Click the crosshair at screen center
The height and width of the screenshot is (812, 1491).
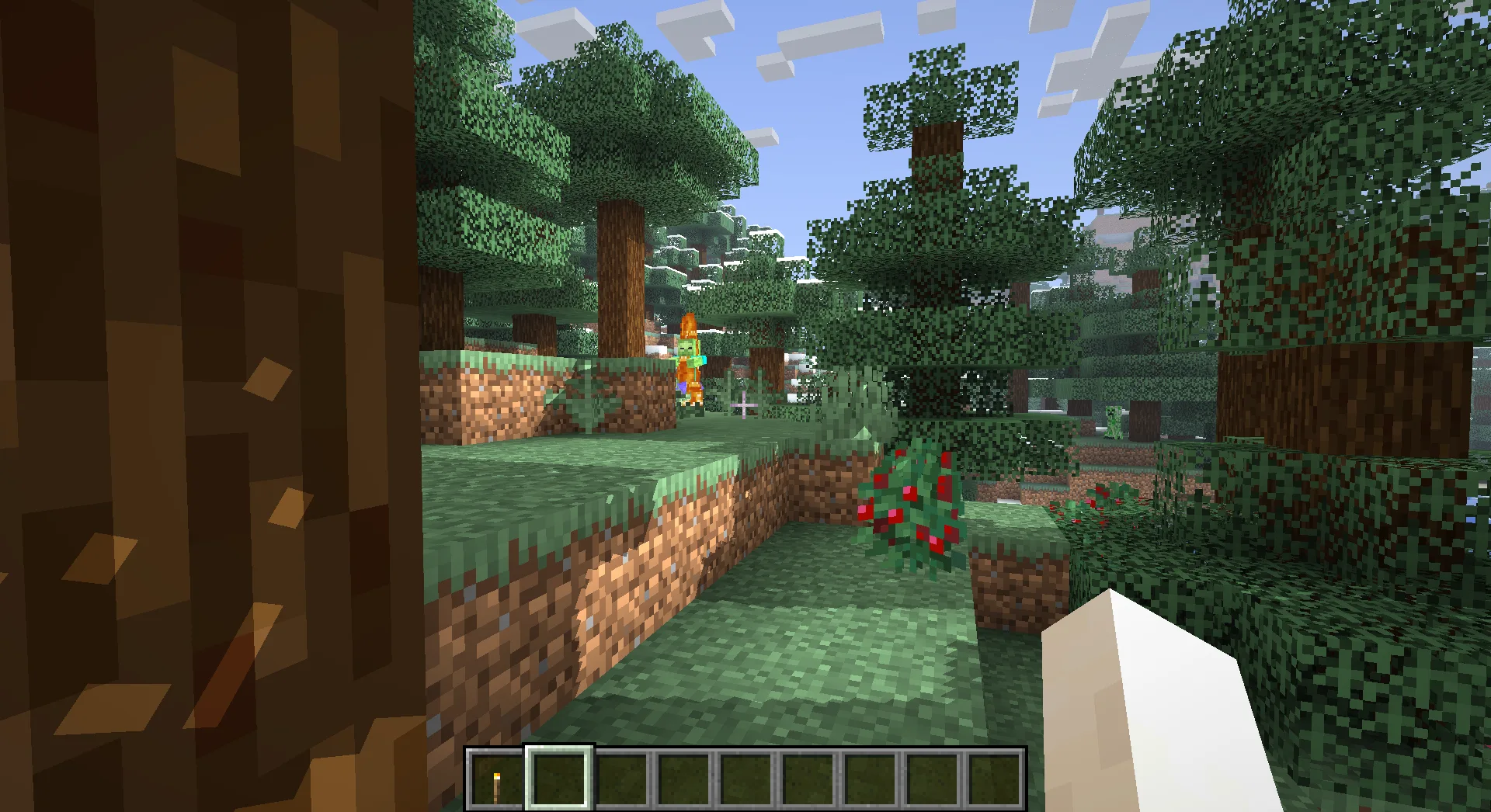745,406
